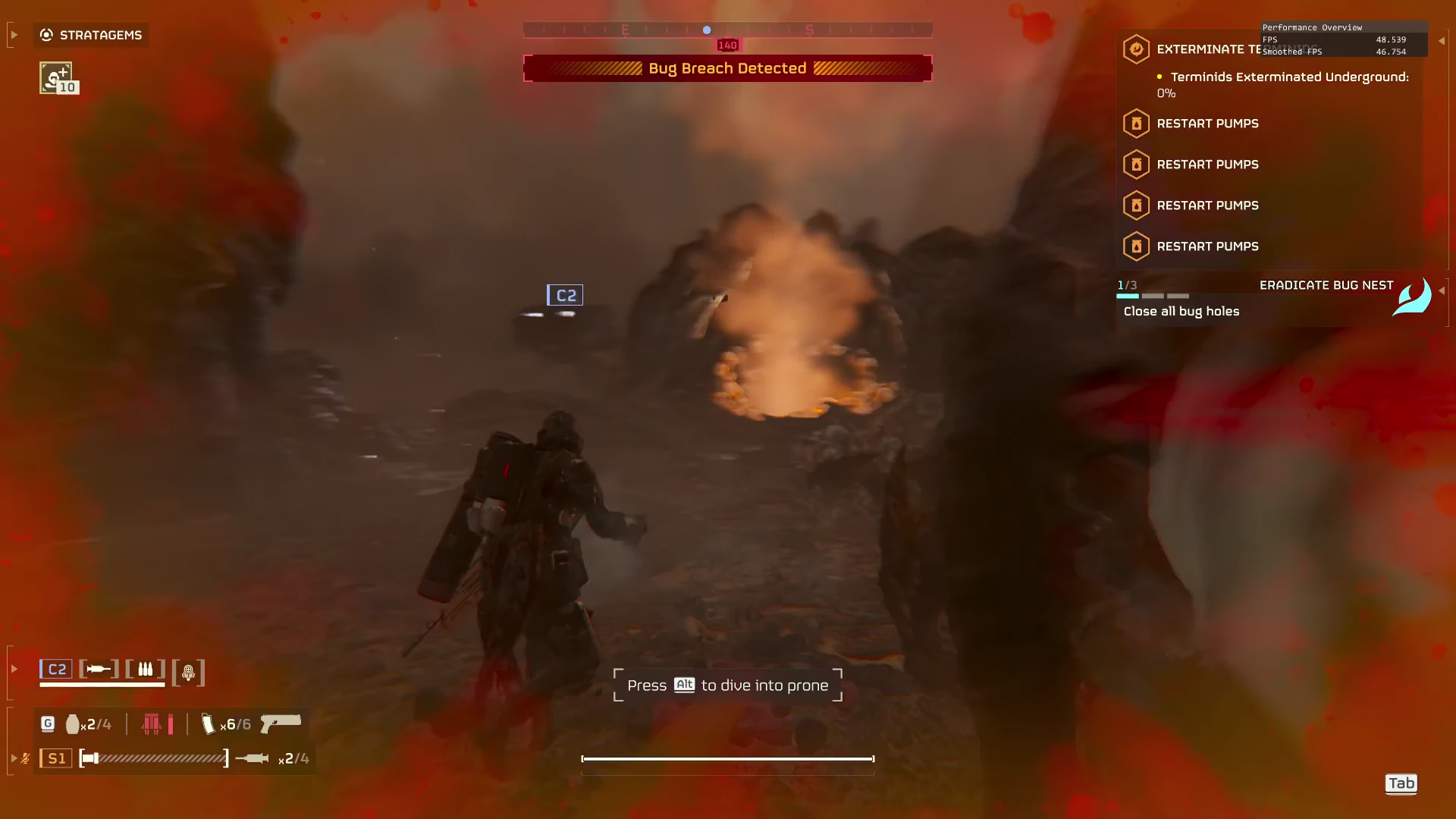1456x819 pixels.
Task: Select the C2 squad member tag in squad bar
Action: tap(56, 669)
